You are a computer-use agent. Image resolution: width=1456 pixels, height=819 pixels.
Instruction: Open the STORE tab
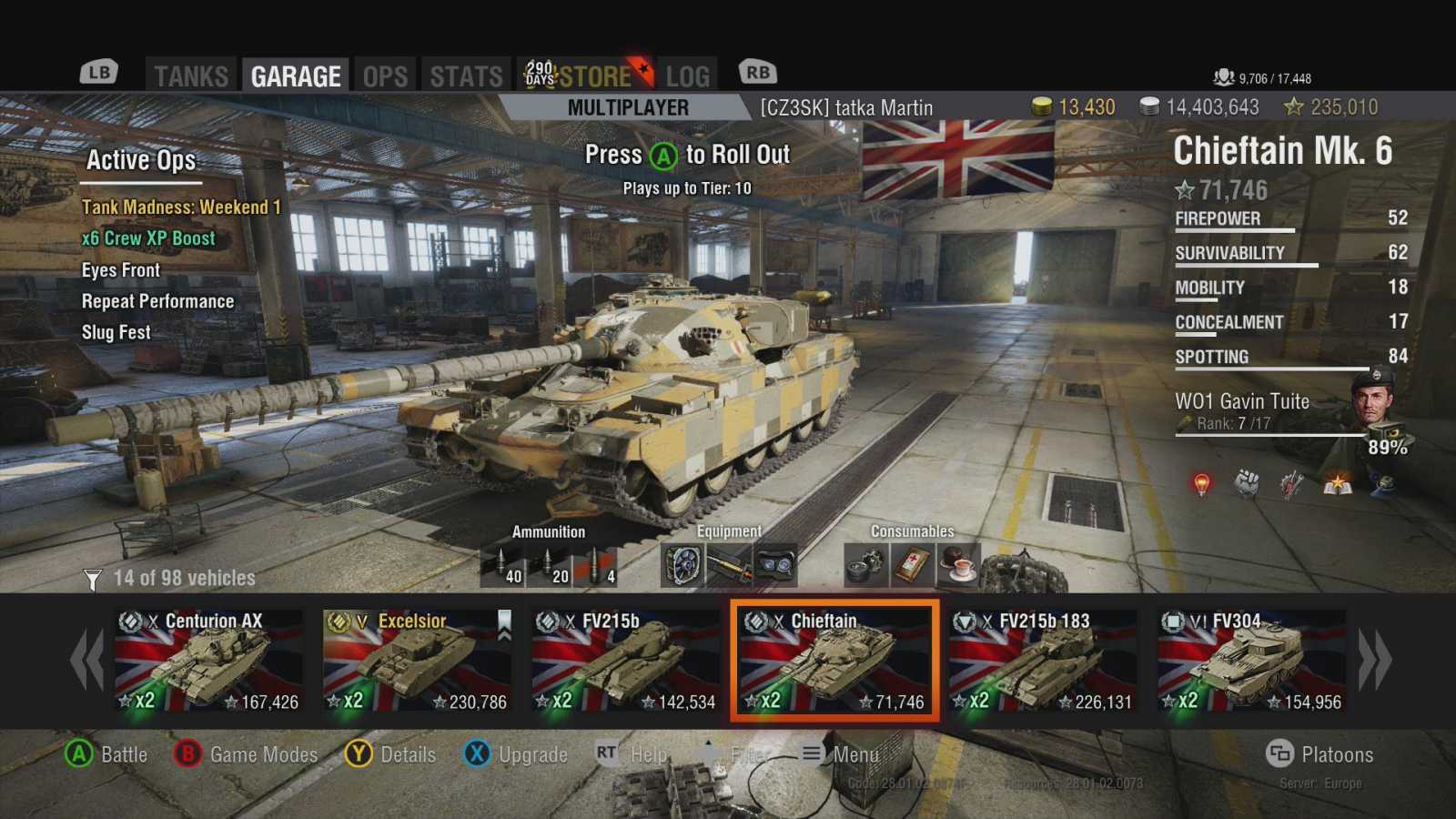point(595,76)
